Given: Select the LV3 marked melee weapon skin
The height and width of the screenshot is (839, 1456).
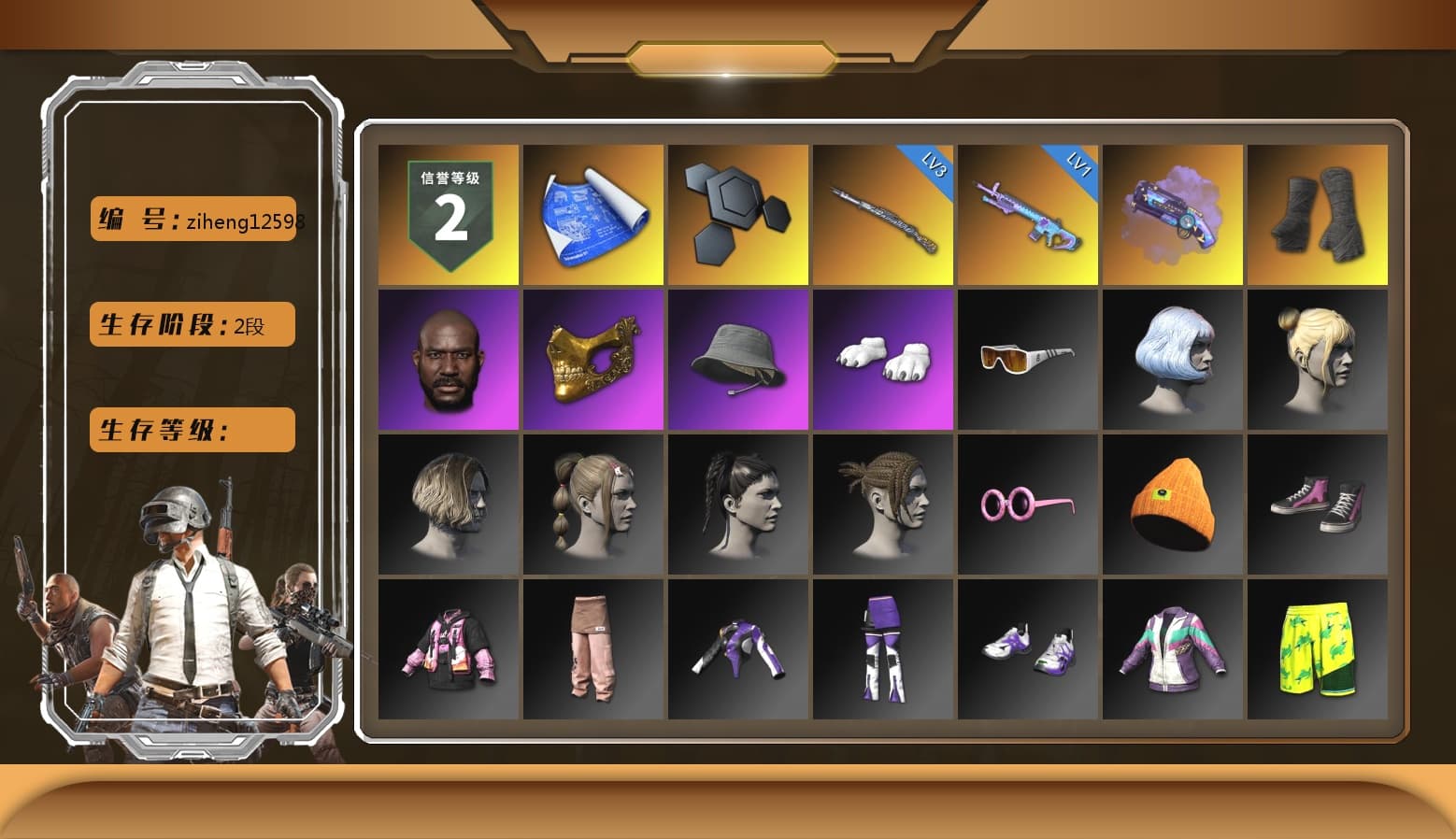Looking at the screenshot, I should tap(883, 213).
